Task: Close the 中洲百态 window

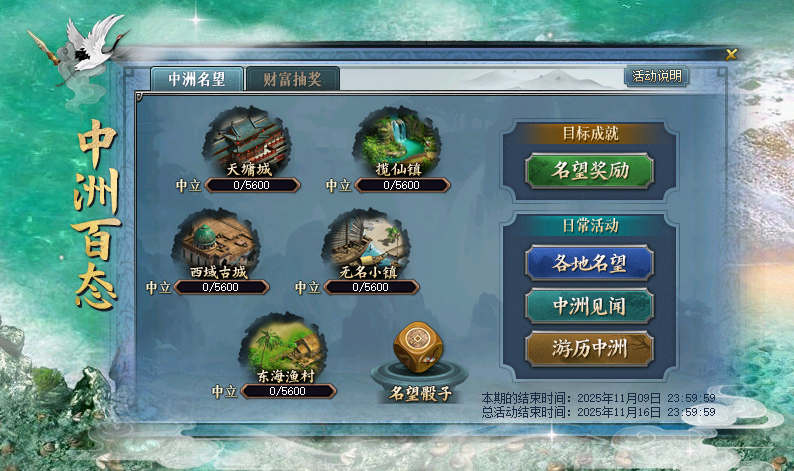Action: click(x=731, y=55)
